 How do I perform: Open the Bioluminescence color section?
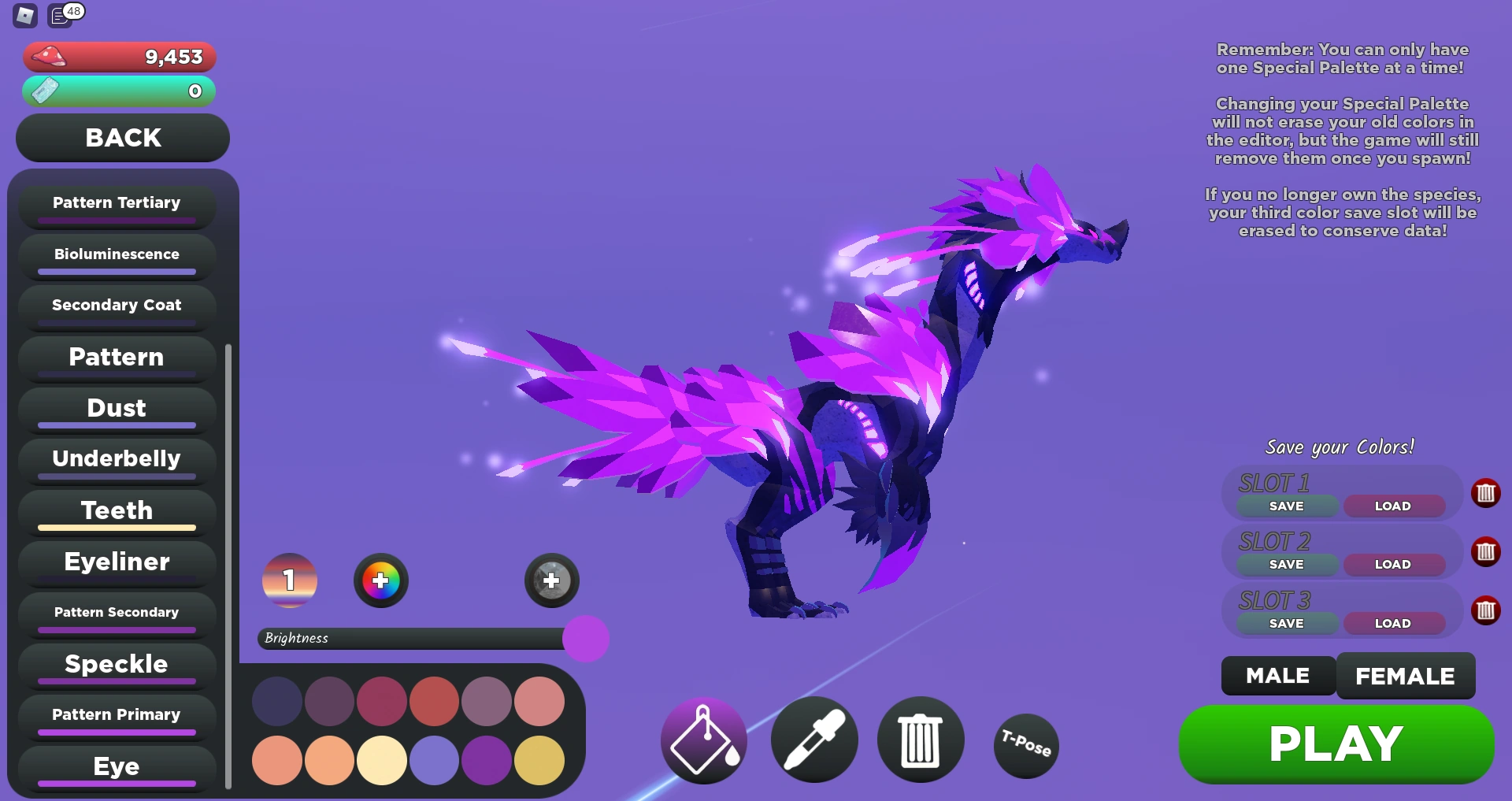pyautogui.click(x=116, y=254)
